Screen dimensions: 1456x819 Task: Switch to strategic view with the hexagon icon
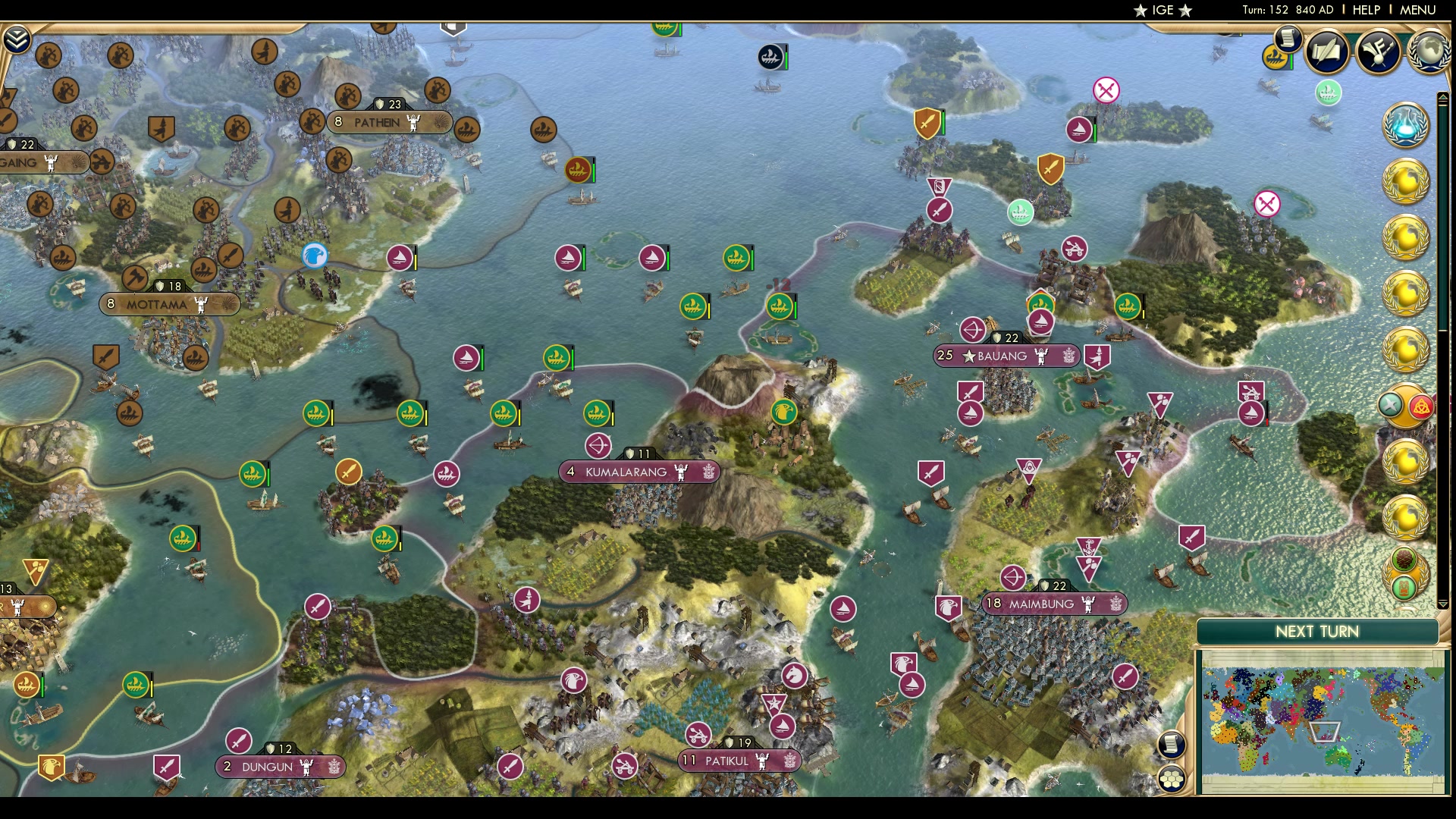(1172, 779)
